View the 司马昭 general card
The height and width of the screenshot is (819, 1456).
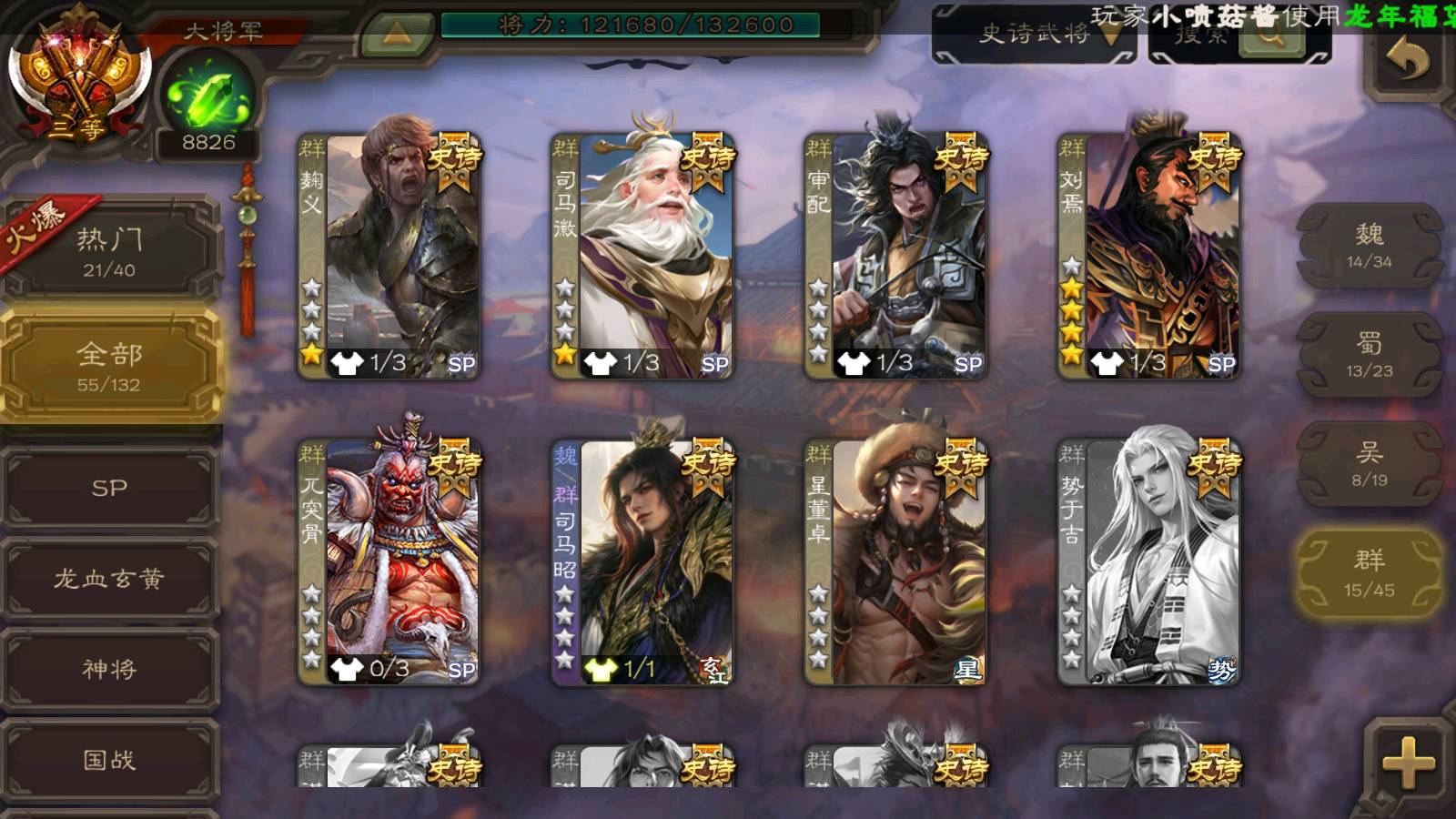click(x=642, y=562)
